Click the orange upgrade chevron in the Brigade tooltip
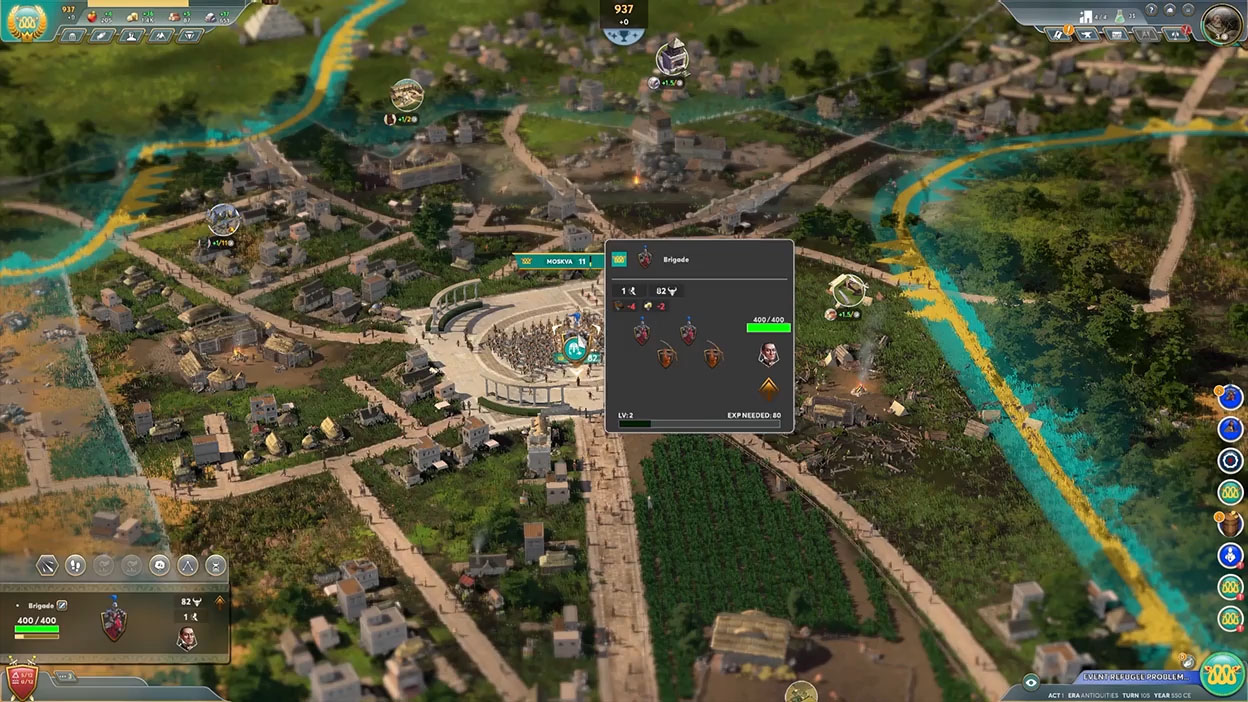Screen dimensions: 1248x702 coord(768,390)
